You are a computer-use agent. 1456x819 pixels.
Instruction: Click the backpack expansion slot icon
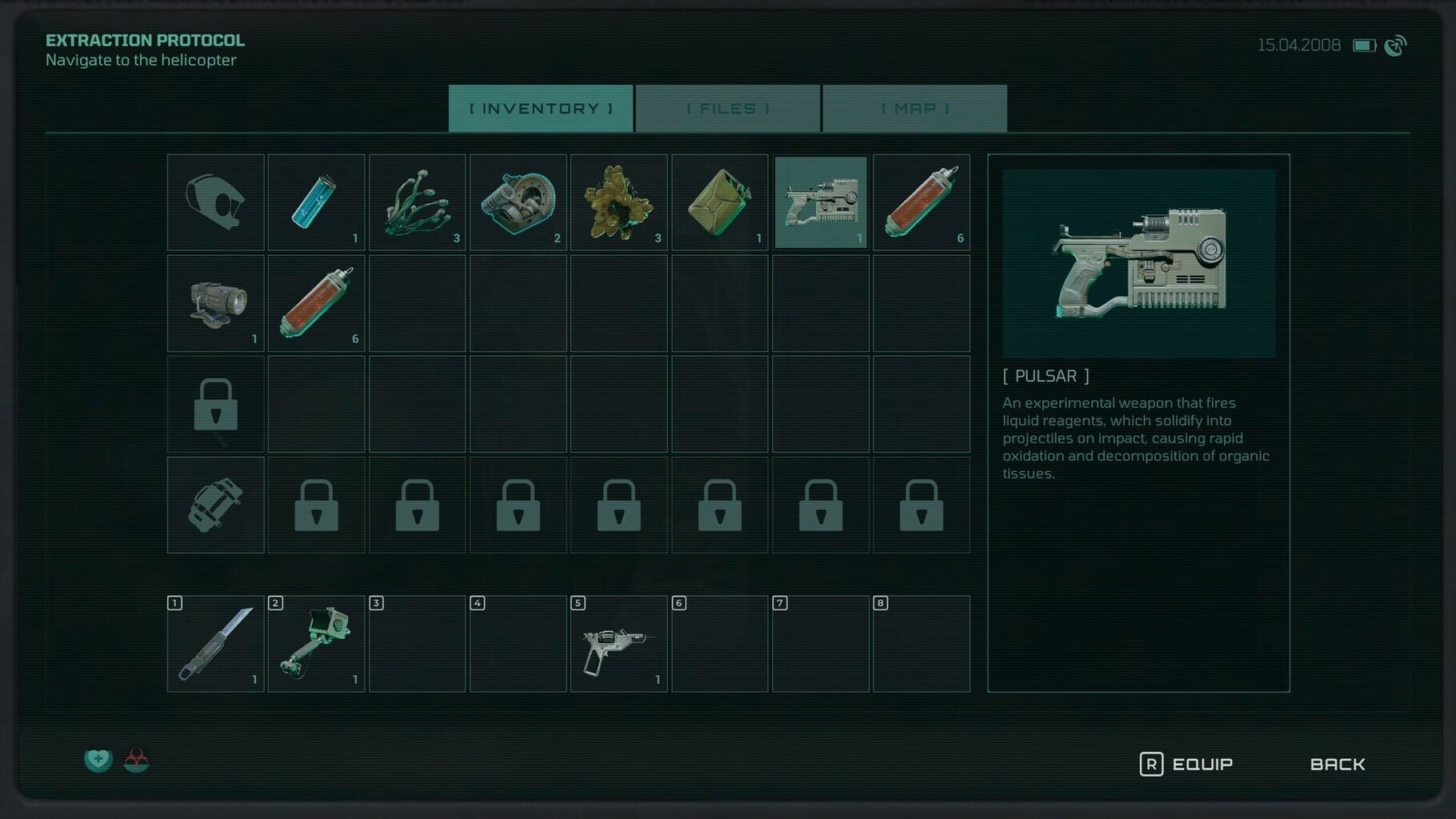(214, 505)
